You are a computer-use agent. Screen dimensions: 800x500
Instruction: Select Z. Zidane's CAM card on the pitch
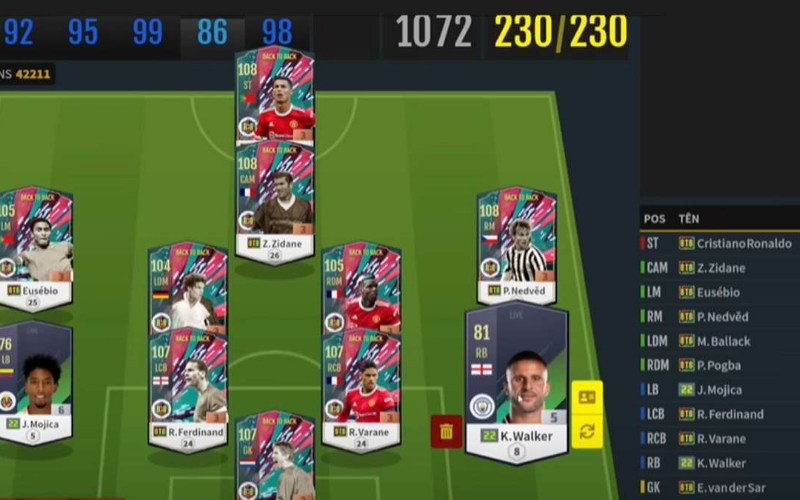pyautogui.click(x=275, y=200)
